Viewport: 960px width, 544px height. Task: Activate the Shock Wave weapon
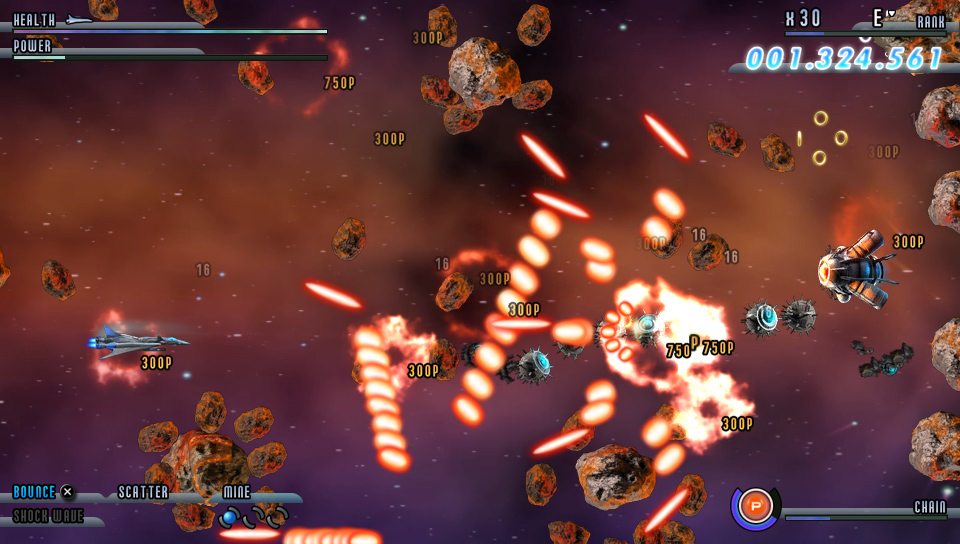tap(48, 516)
